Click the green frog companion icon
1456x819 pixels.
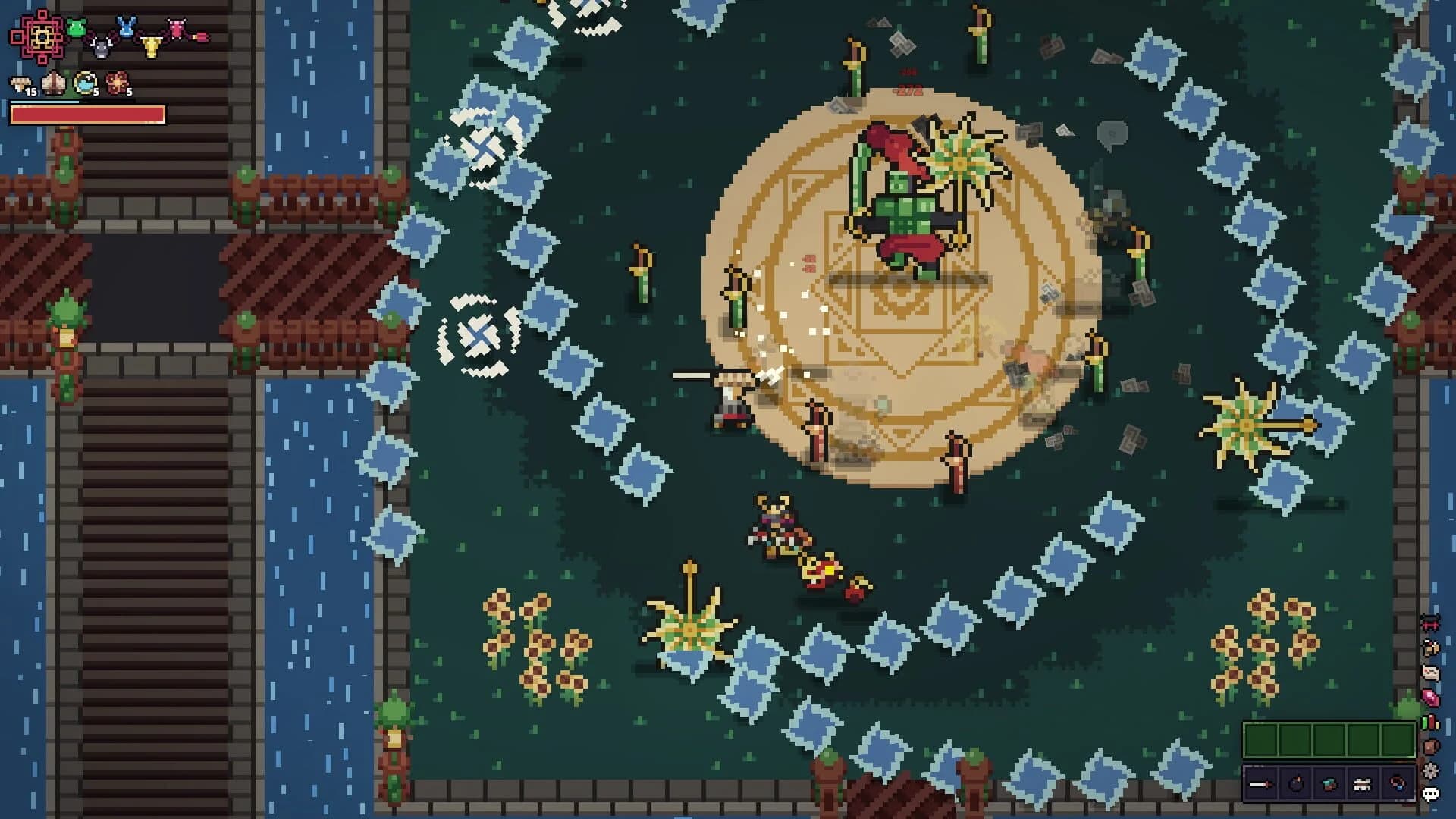[77, 27]
